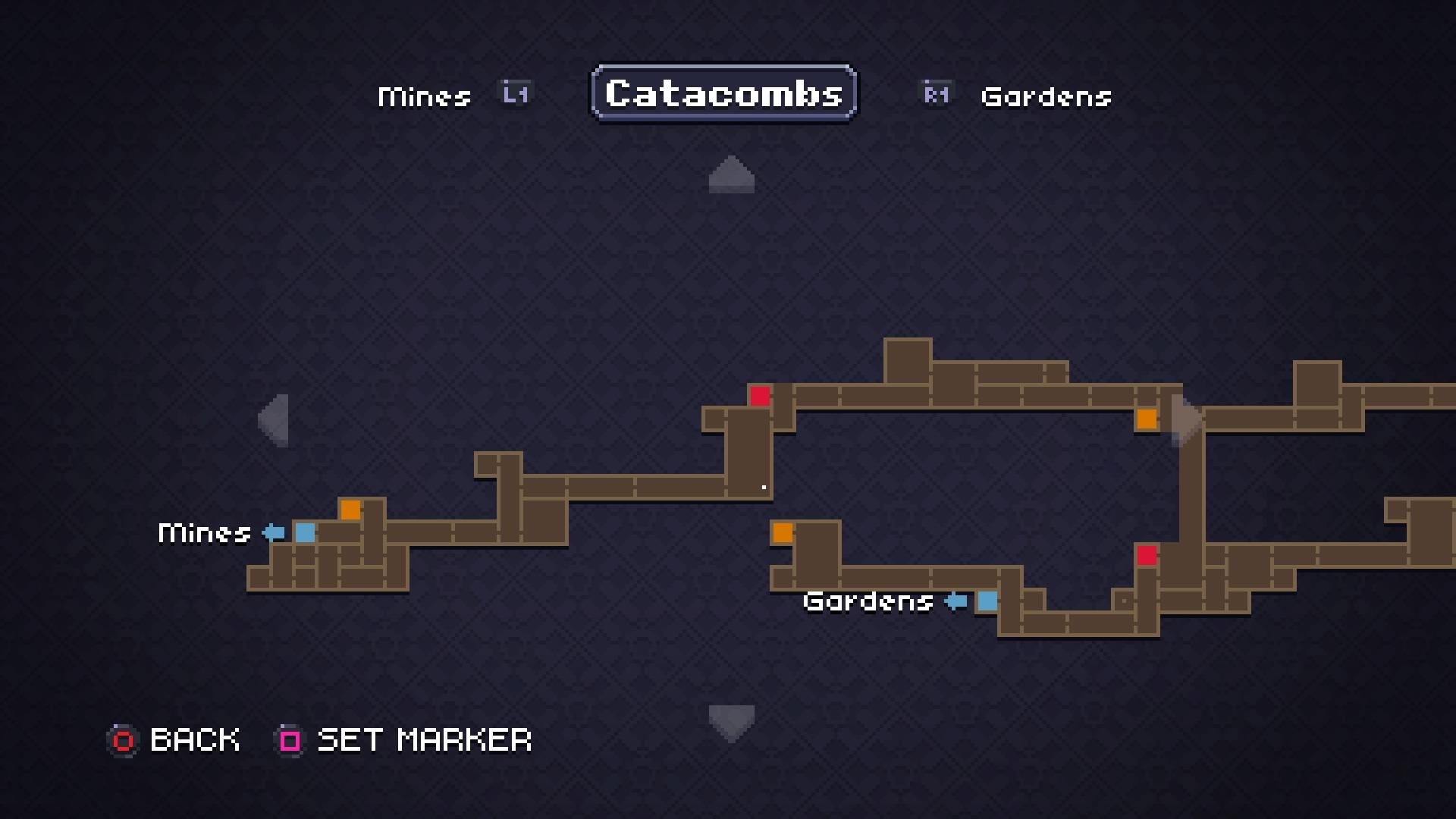This screenshot has width=1456, height=819.
Task: Switch to the Gardens map tab
Action: pyautogui.click(x=1046, y=96)
